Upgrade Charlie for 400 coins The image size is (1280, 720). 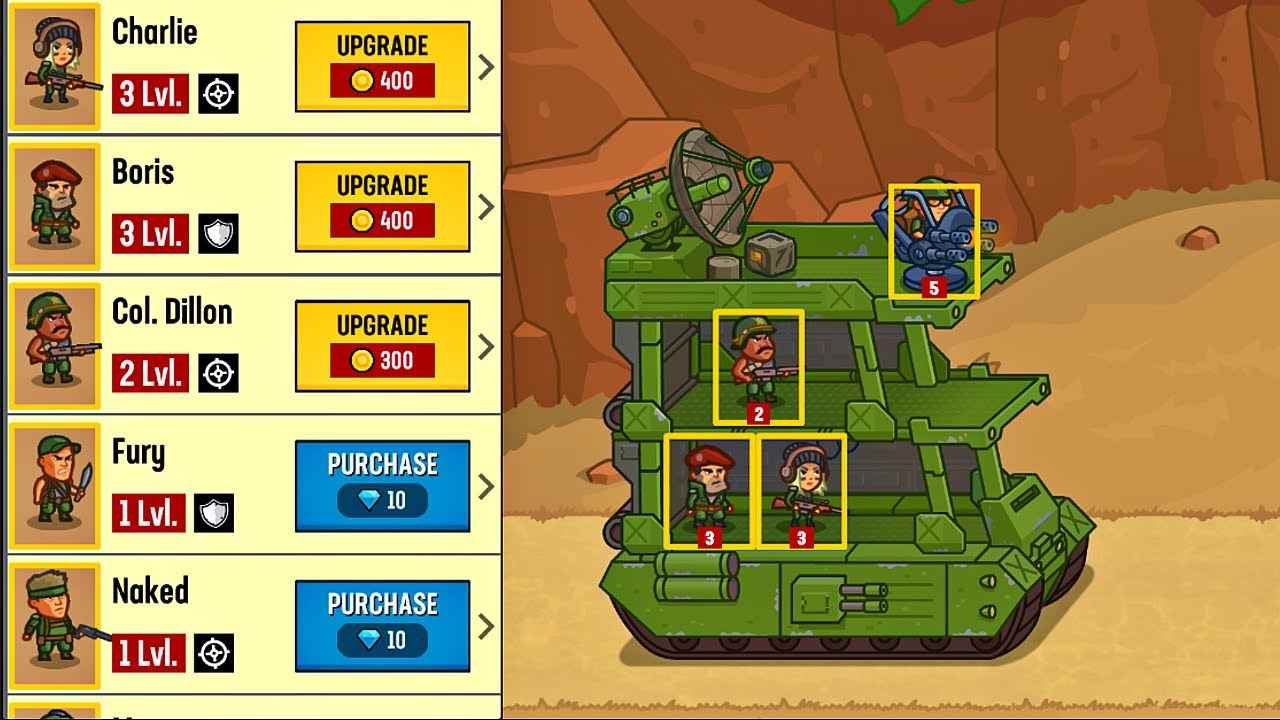pyautogui.click(x=381, y=64)
